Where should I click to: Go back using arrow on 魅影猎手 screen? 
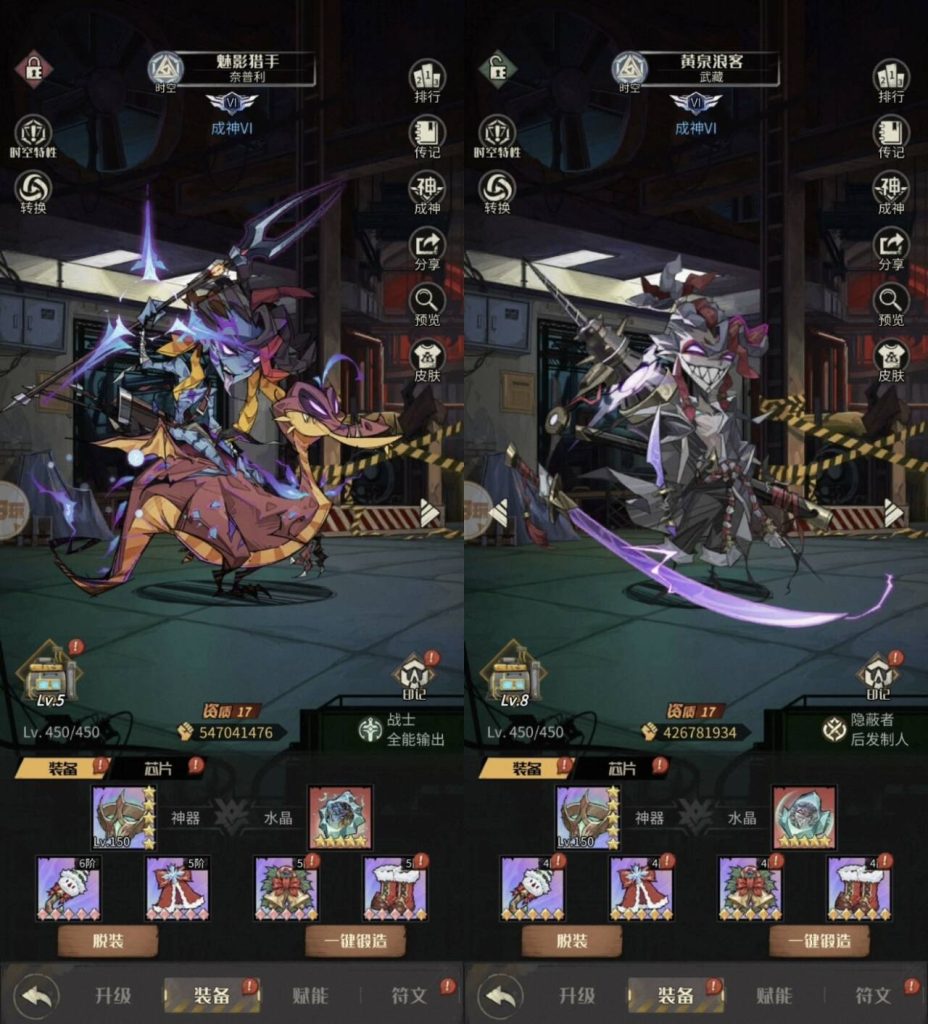click(x=37, y=995)
